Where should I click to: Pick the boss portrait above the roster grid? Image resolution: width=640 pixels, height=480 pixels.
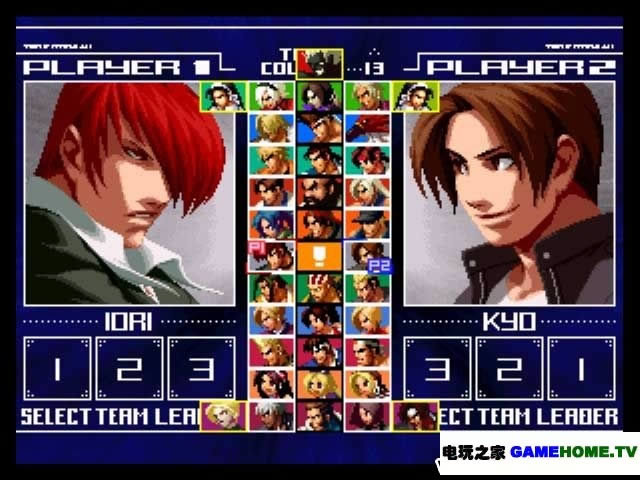(x=320, y=64)
